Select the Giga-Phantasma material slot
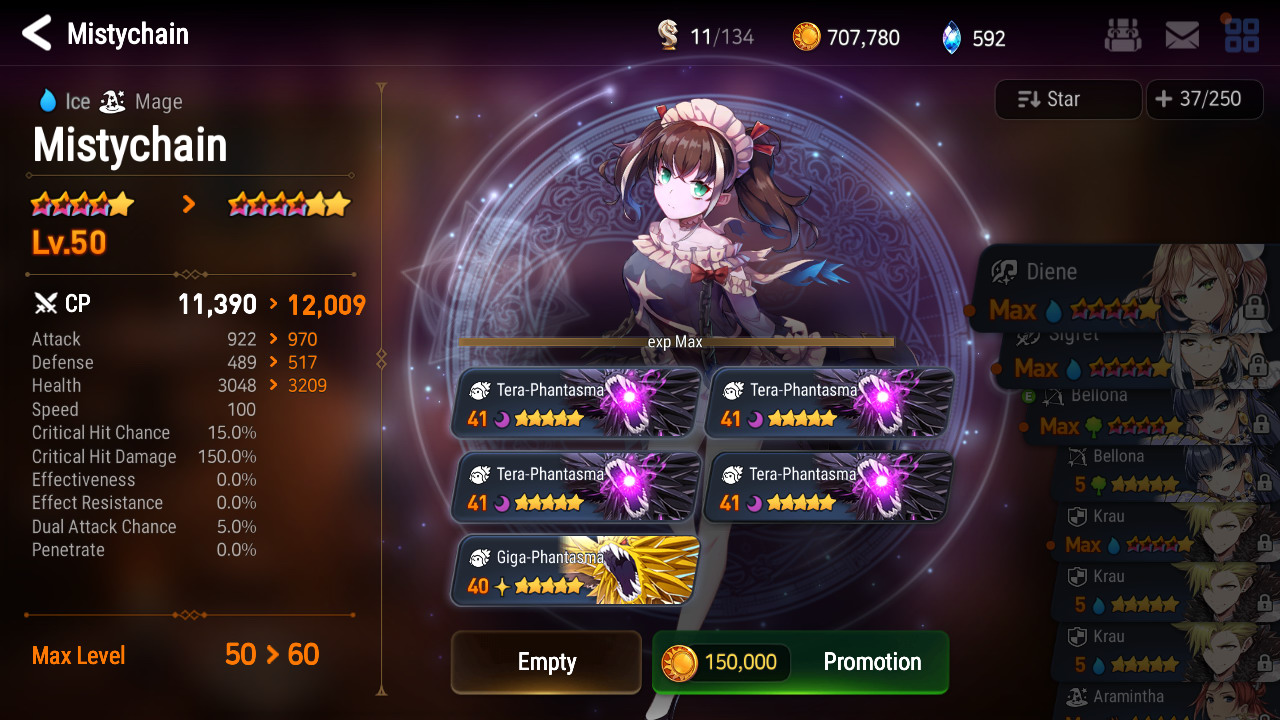Viewport: 1280px width, 720px height. point(575,571)
